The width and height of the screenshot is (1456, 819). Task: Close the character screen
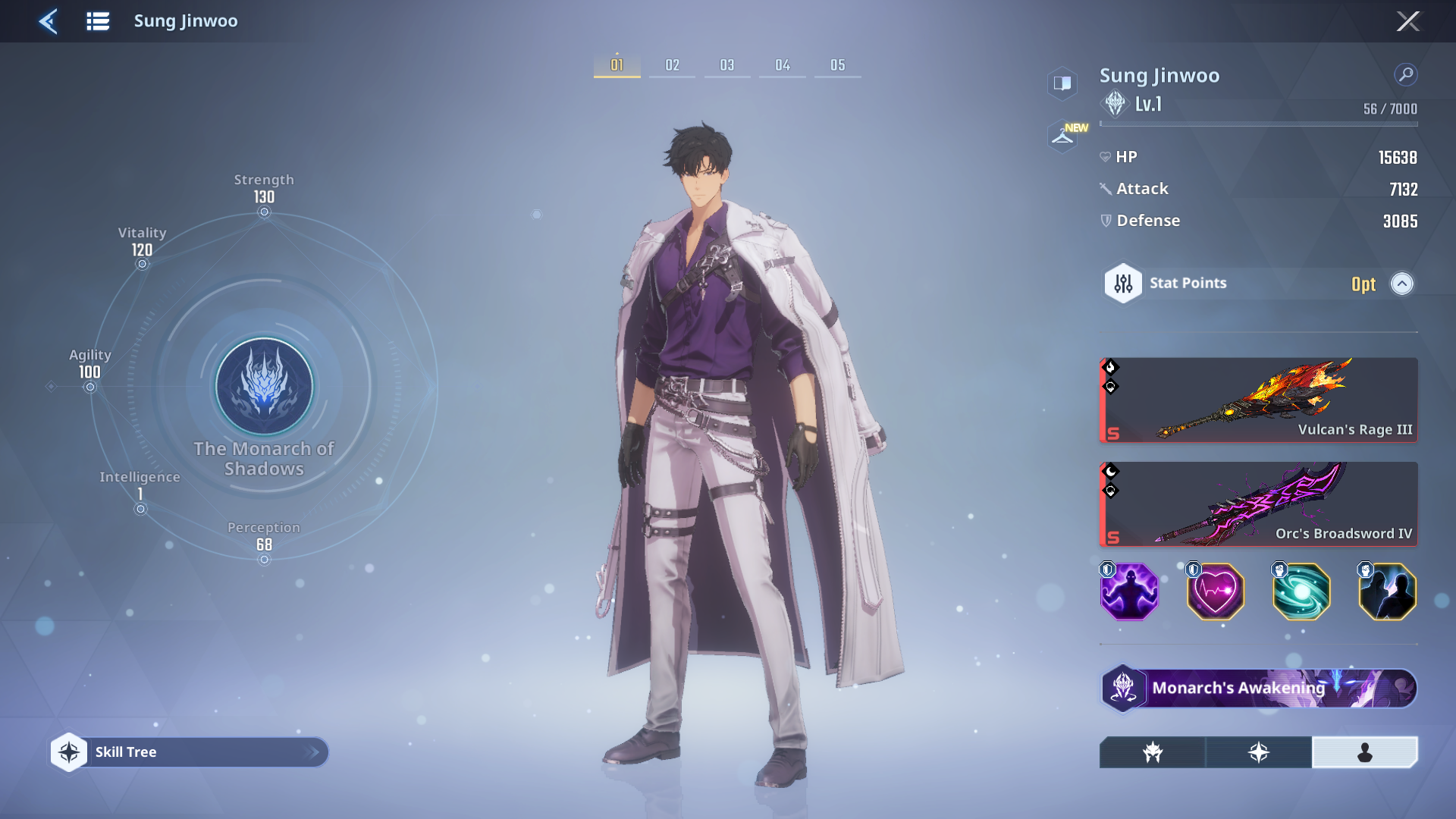1407,21
